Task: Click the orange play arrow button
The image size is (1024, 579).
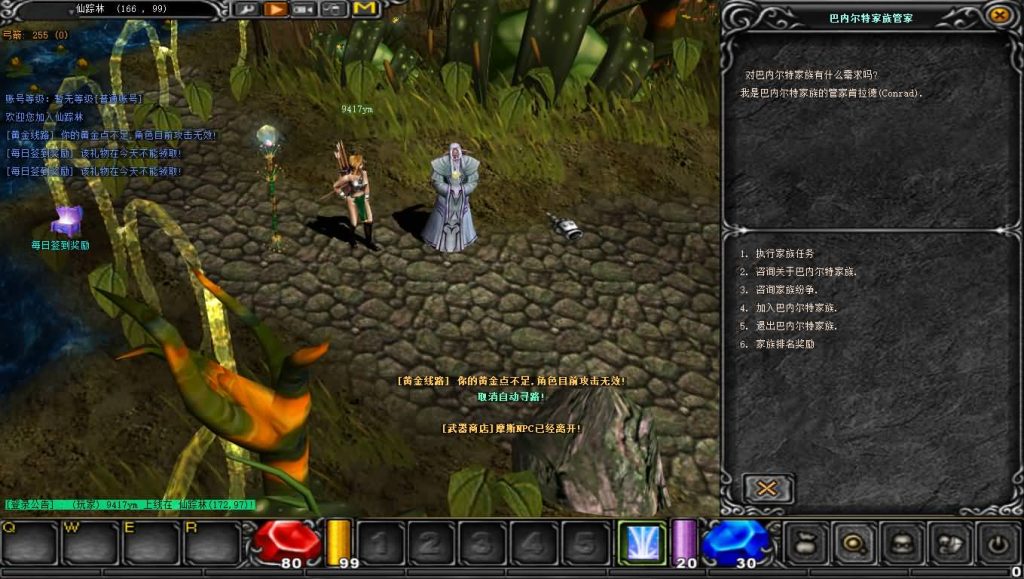Action: click(276, 9)
